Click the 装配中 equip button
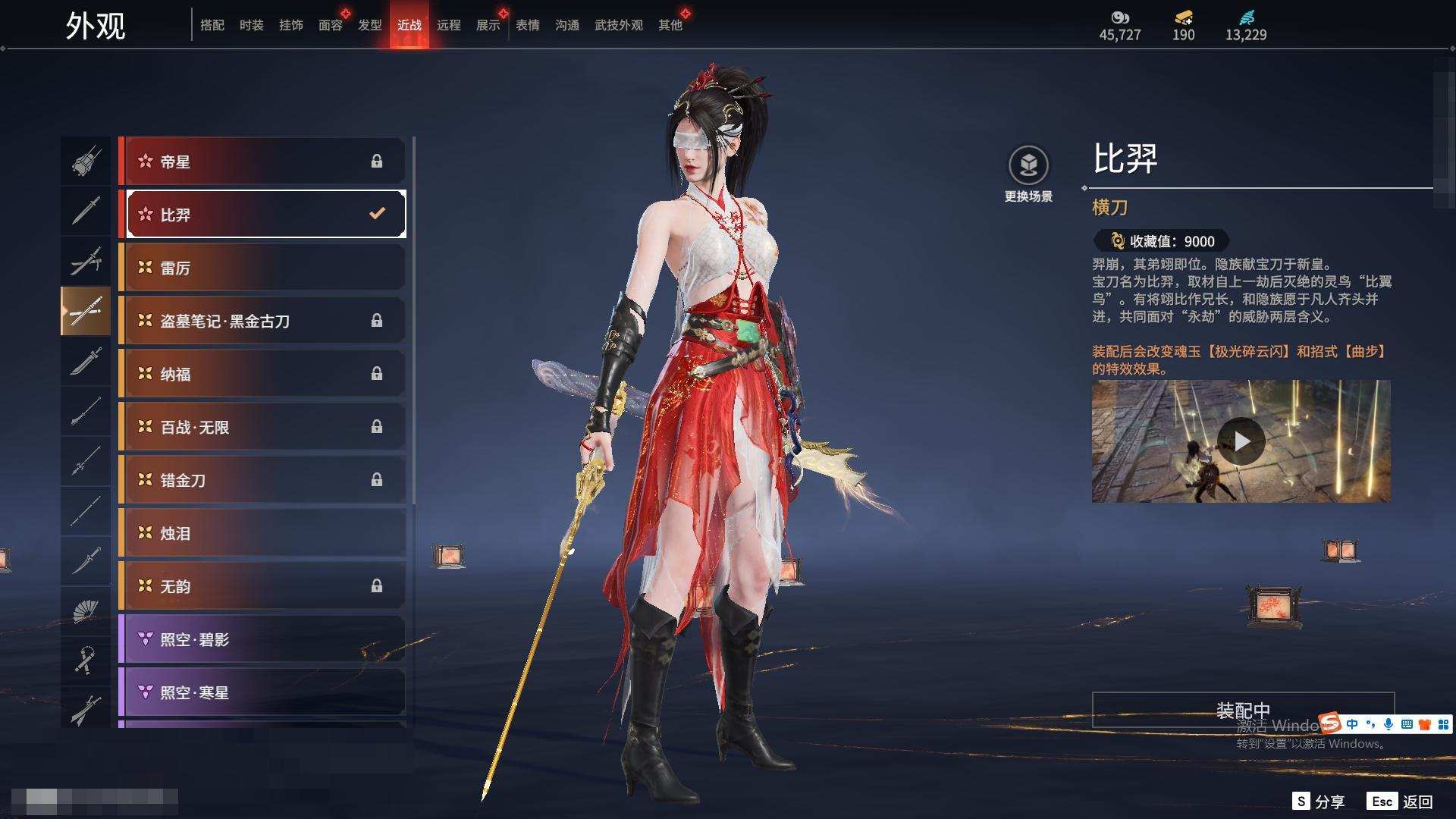1456x819 pixels. pyautogui.click(x=1243, y=710)
